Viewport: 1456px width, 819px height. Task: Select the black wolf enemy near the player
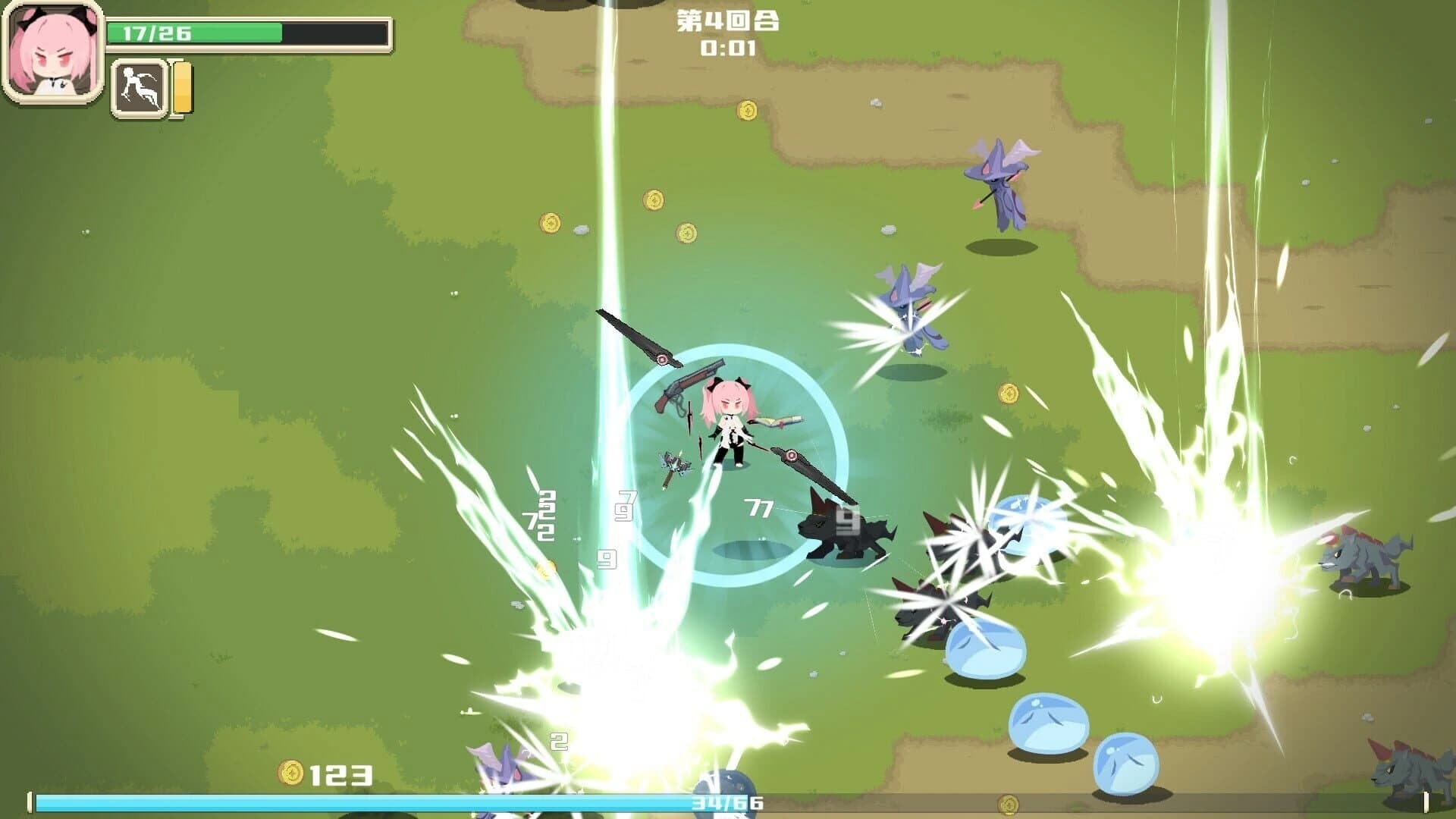click(842, 527)
